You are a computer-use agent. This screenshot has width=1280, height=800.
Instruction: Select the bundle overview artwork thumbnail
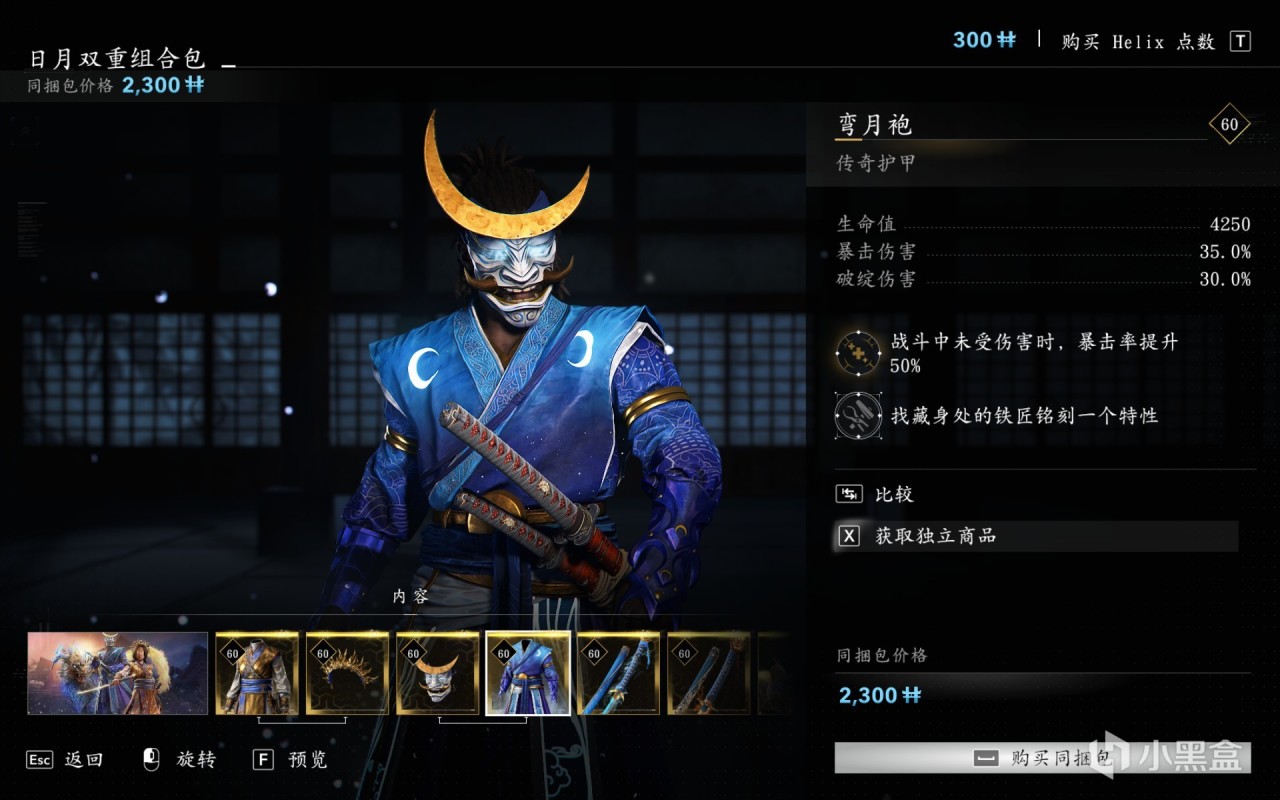118,673
